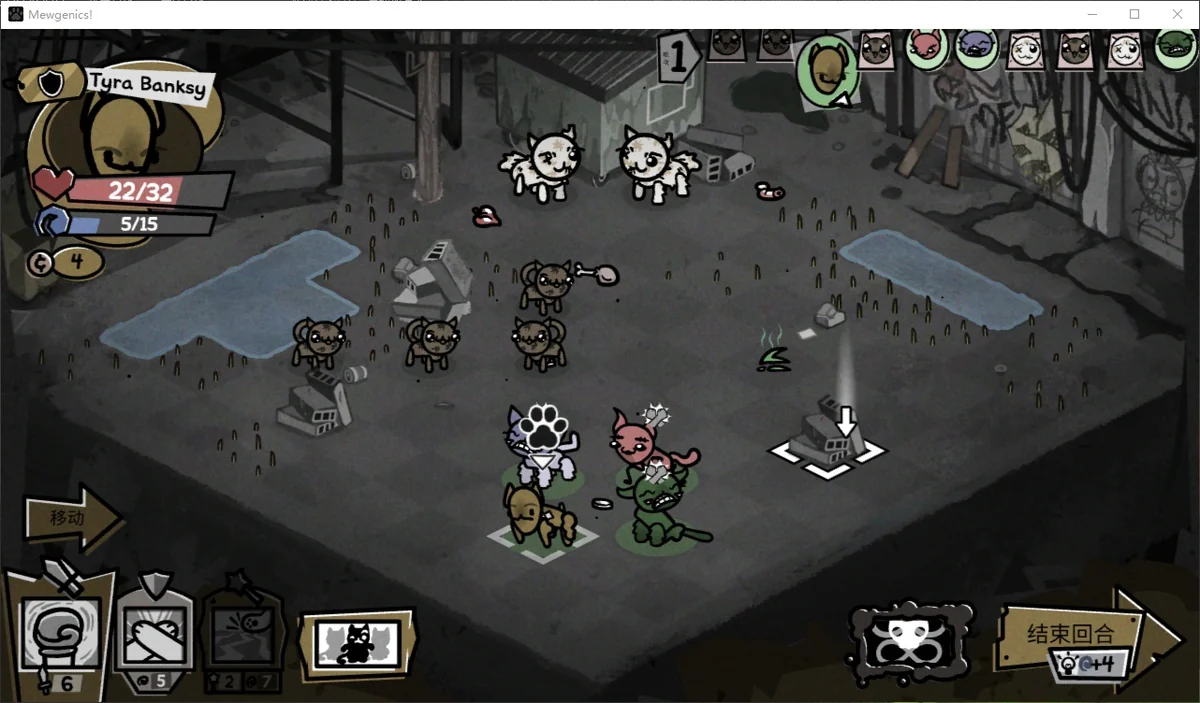This screenshot has width=1200, height=703.
Task: Close the Mewgenics window
Action: (x=1176, y=14)
